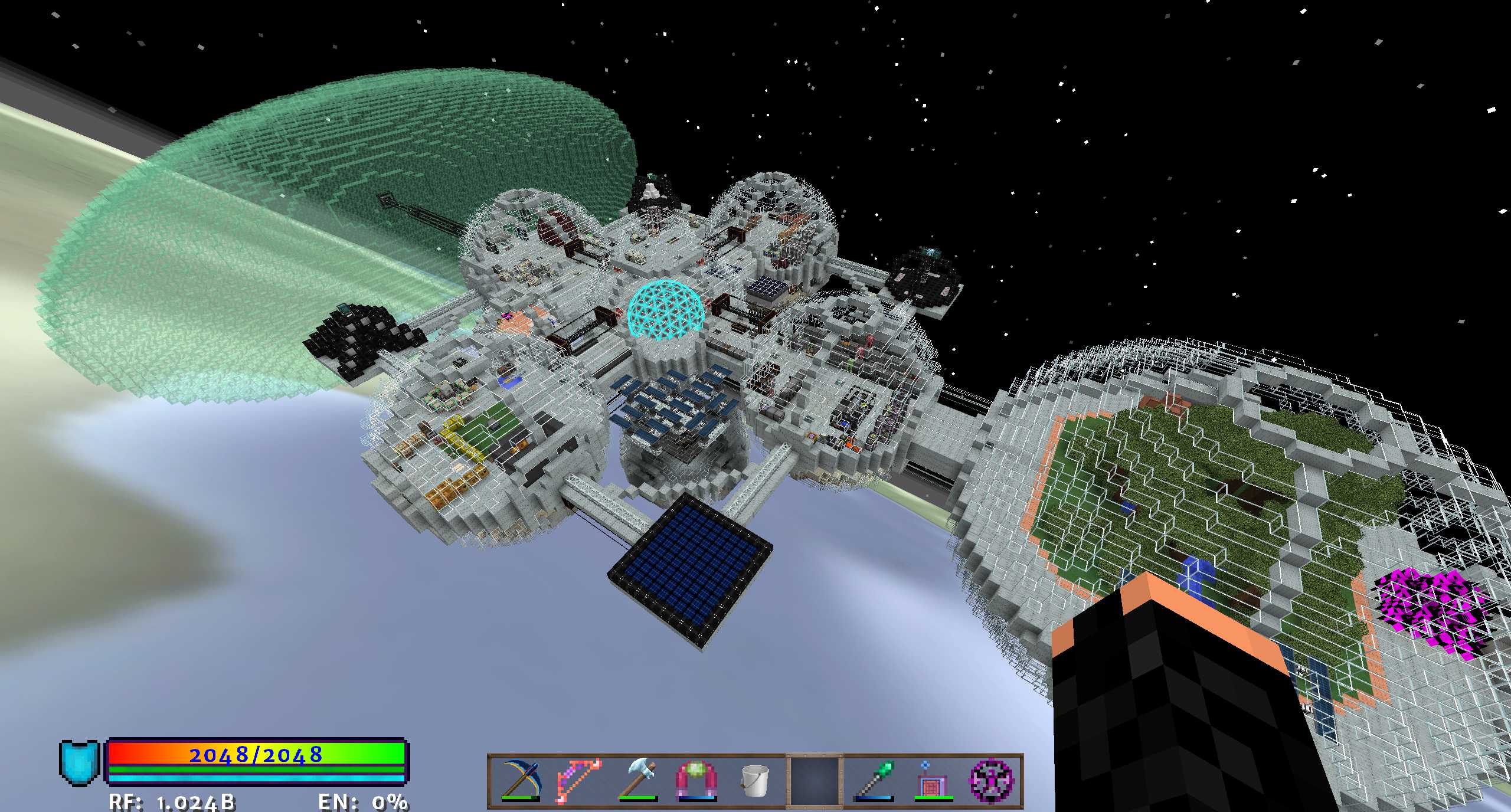This screenshot has height=812, width=1511.
Task: Select the red panel device slot
Action: (933, 780)
